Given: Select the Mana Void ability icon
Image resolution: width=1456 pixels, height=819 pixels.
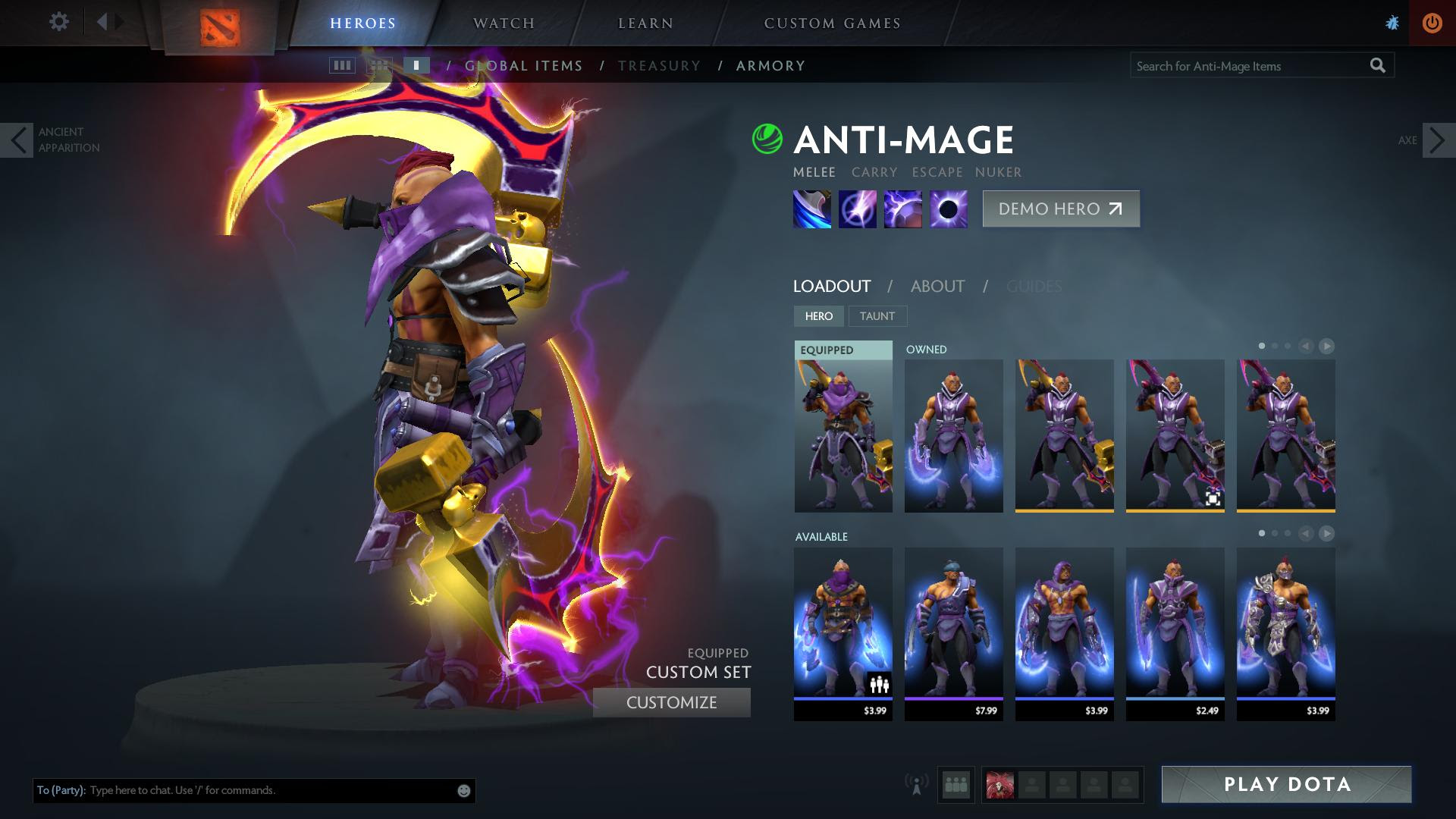Looking at the screenshot, I should [x=949, y=209].
